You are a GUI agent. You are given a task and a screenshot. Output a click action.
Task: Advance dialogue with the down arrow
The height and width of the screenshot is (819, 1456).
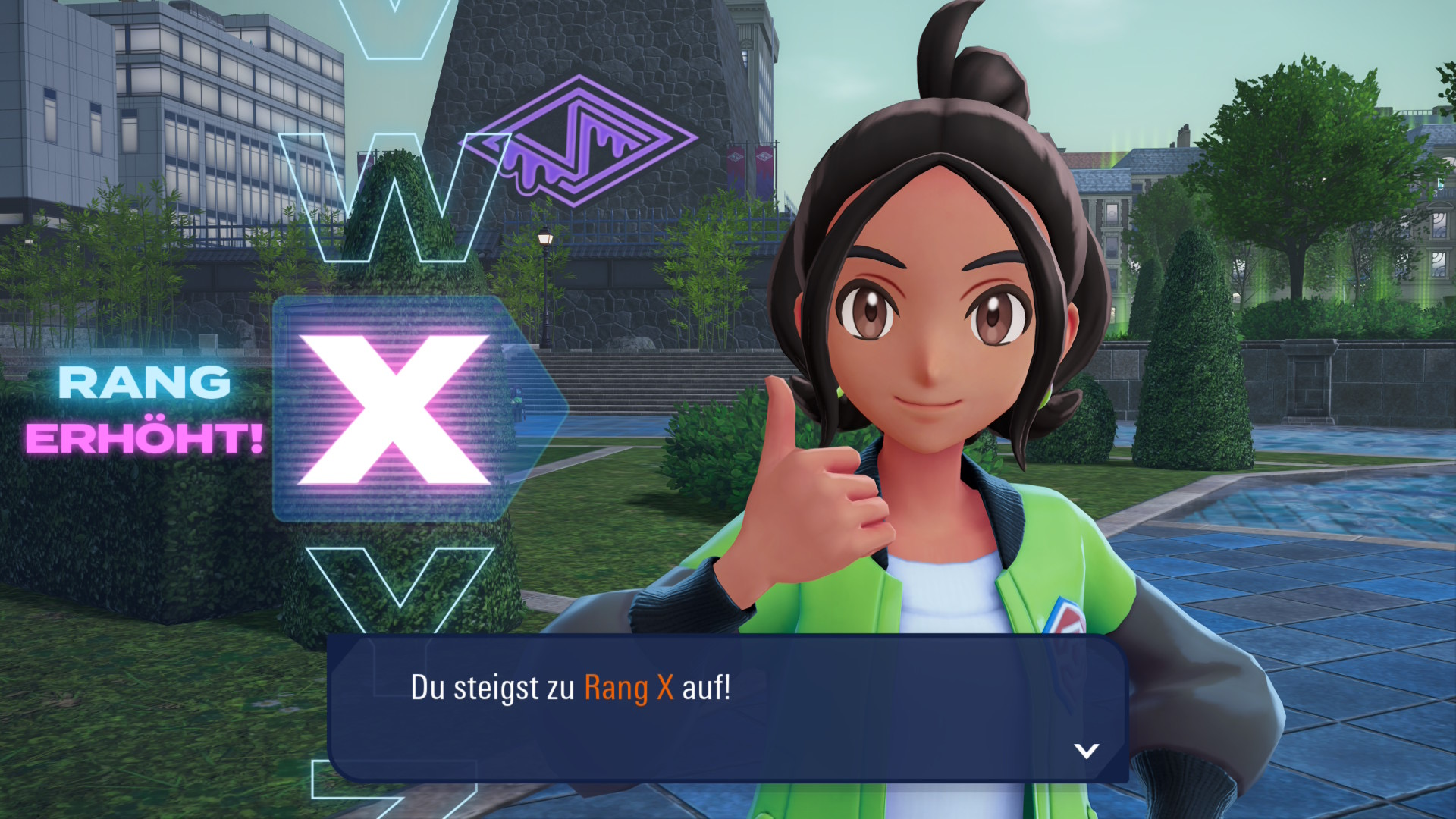coord(1086,751)
